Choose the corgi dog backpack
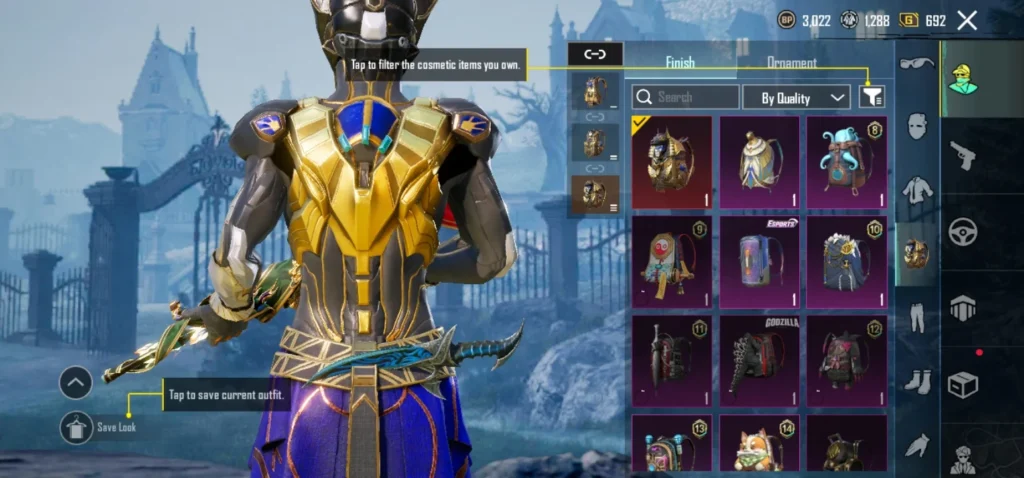The height and width of the screenshot is (478, 1024). coord(760,444)
